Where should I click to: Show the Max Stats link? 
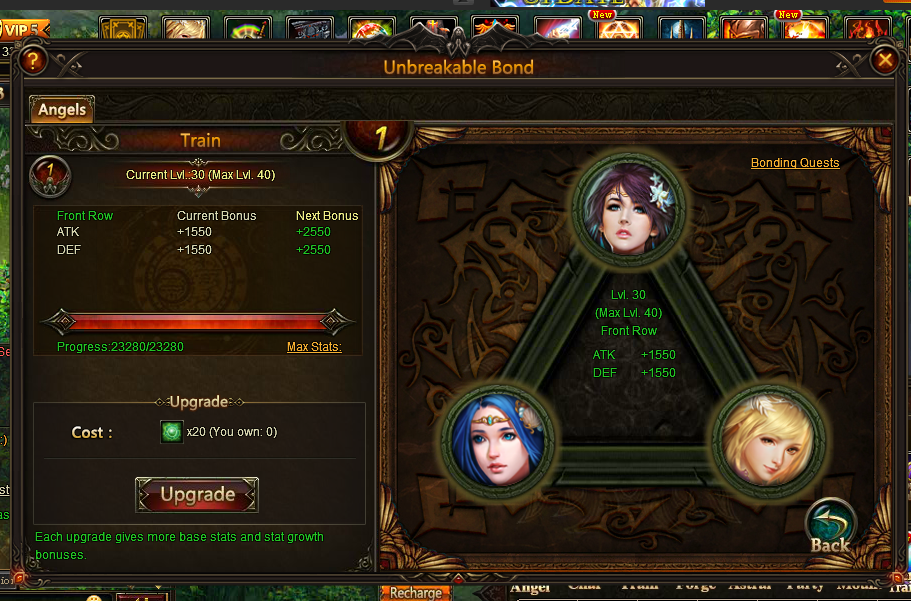[x=314, y=347]
